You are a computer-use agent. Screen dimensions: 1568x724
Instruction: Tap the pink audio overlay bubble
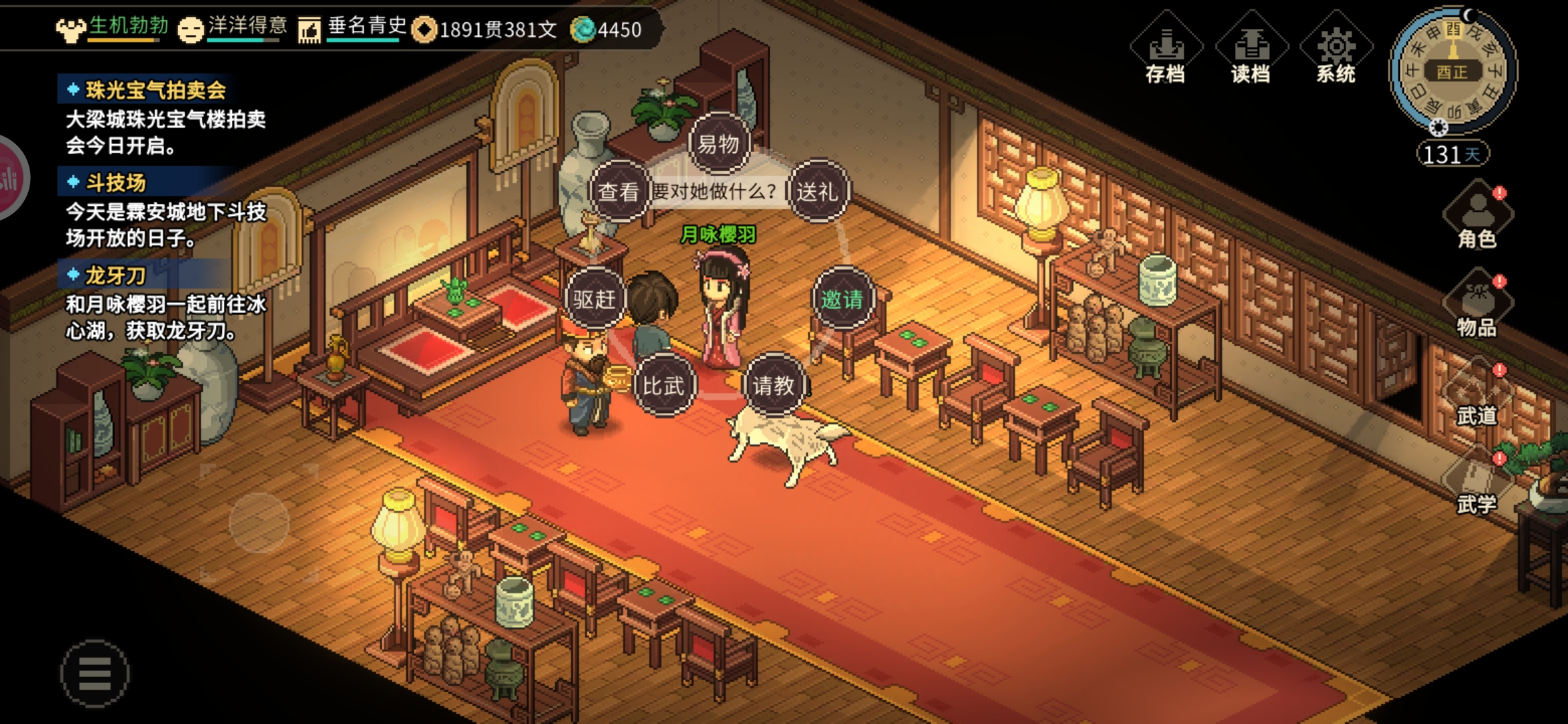pyautogui.click(x=10, y=178)
